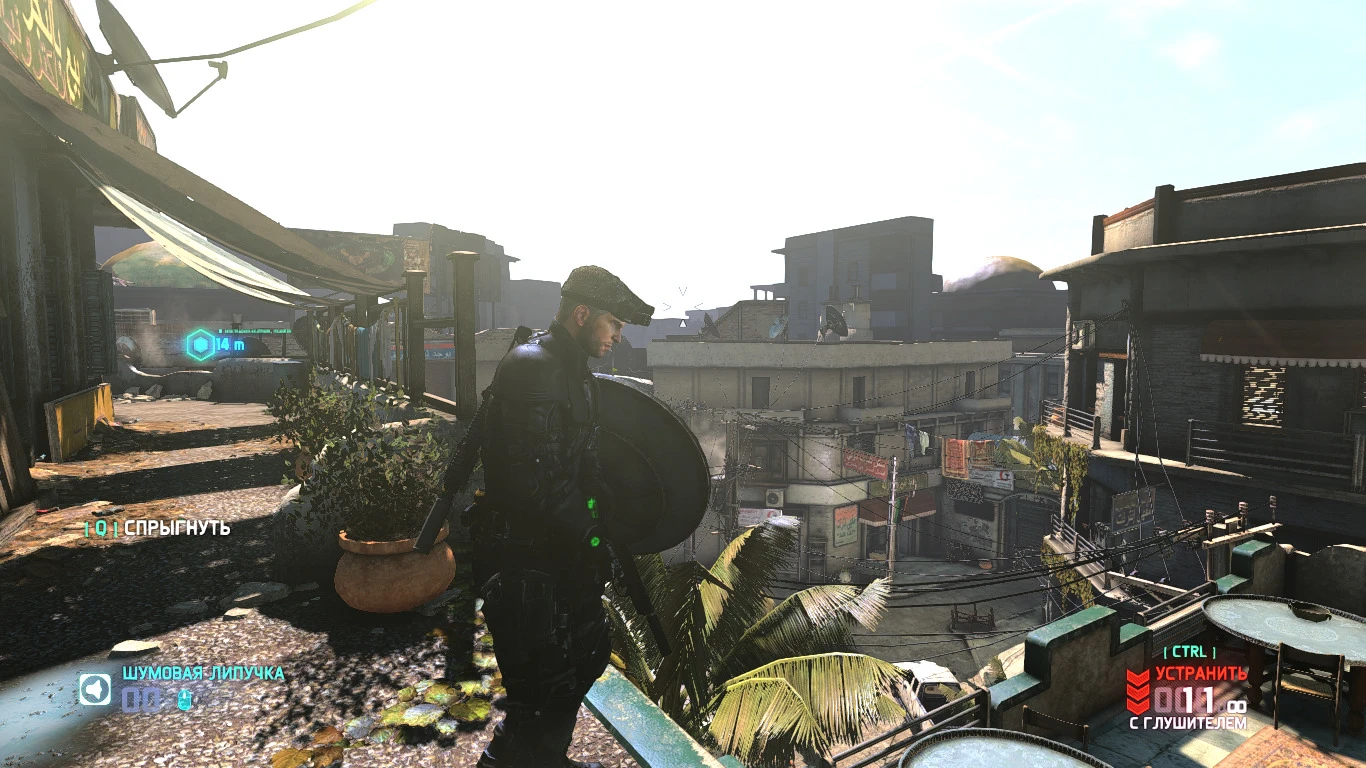Click the pistol ammo count 0011

coord(1185,699)
